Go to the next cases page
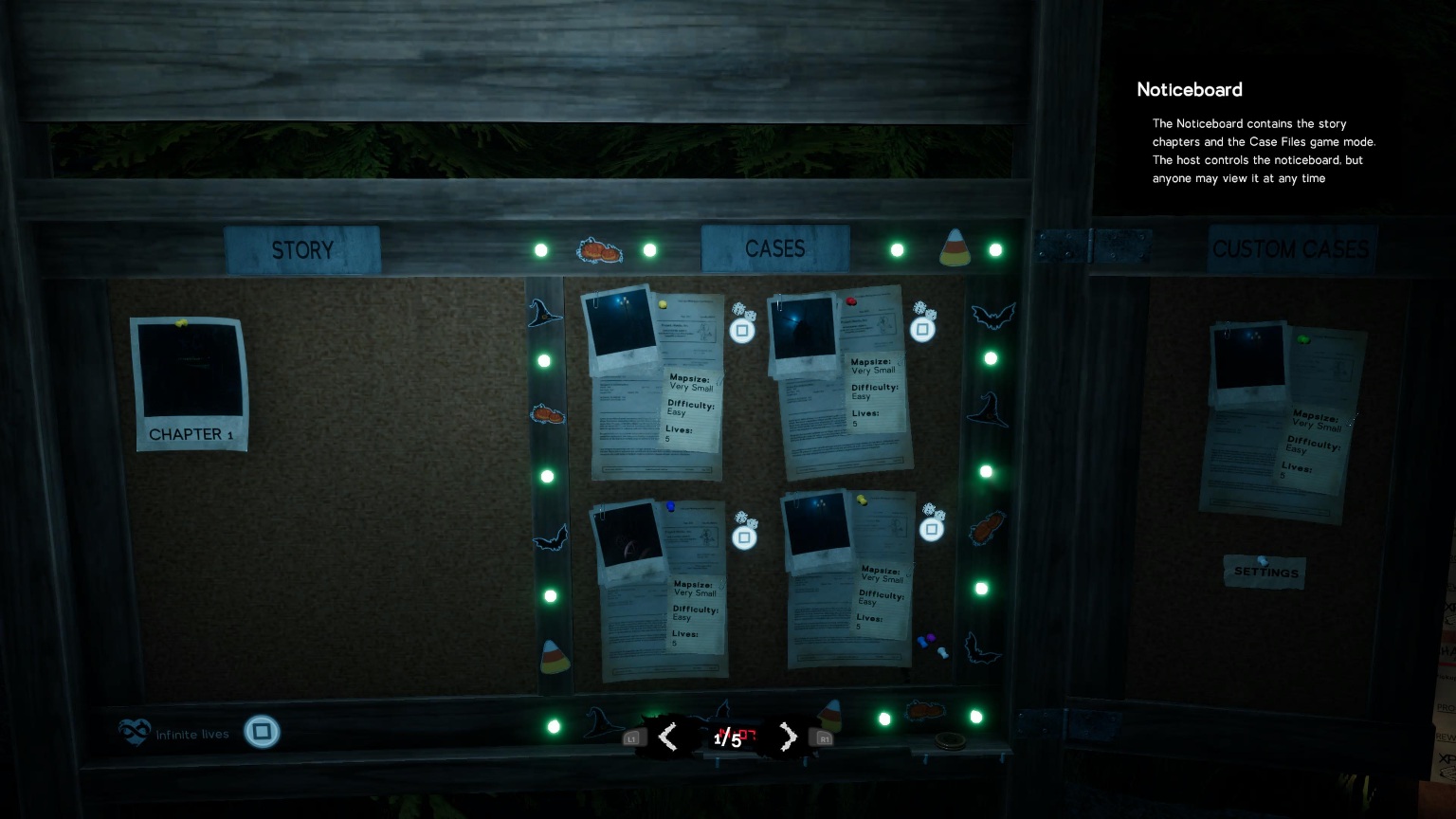1456x819 pixels. 788,737
